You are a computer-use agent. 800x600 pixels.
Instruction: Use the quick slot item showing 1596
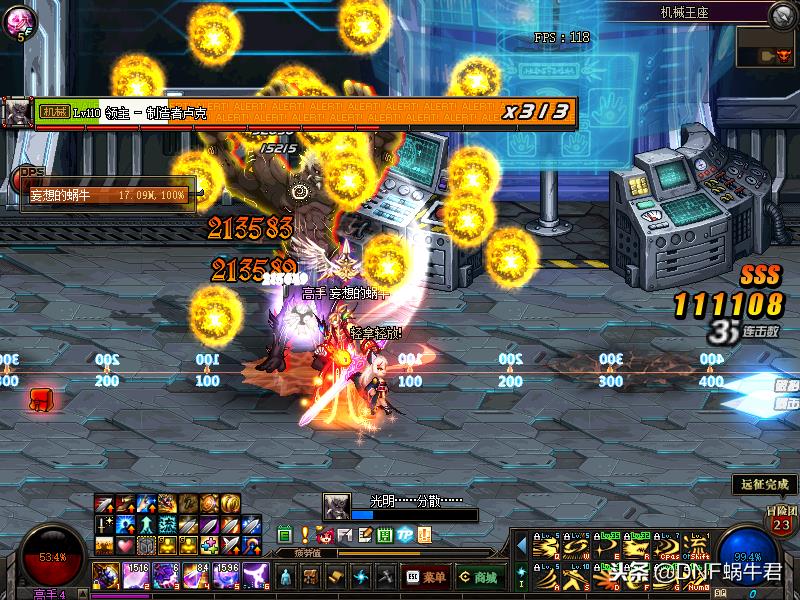[x=224, y=576]
